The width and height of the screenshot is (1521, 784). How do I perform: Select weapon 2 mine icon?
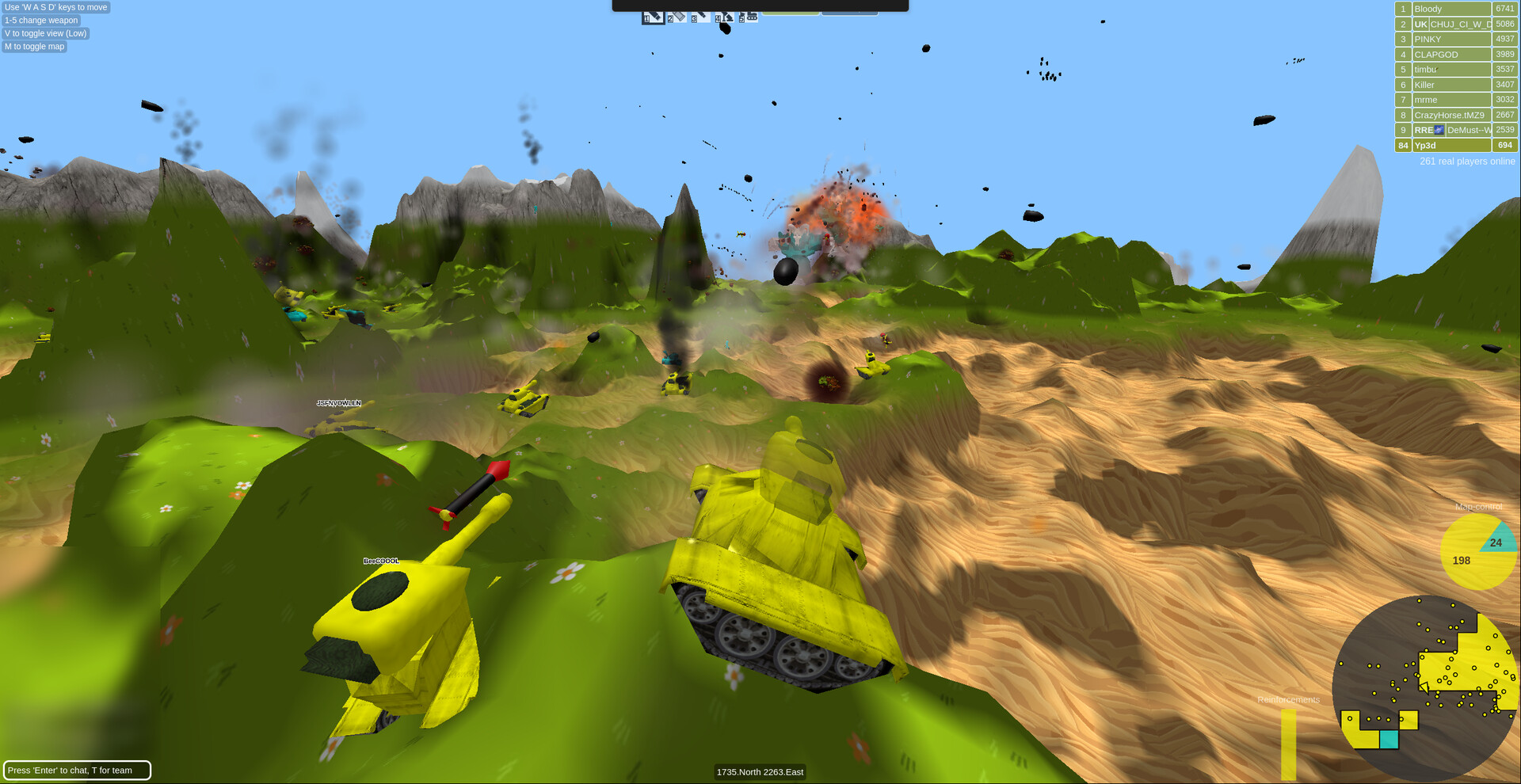(x=676, y=16)
